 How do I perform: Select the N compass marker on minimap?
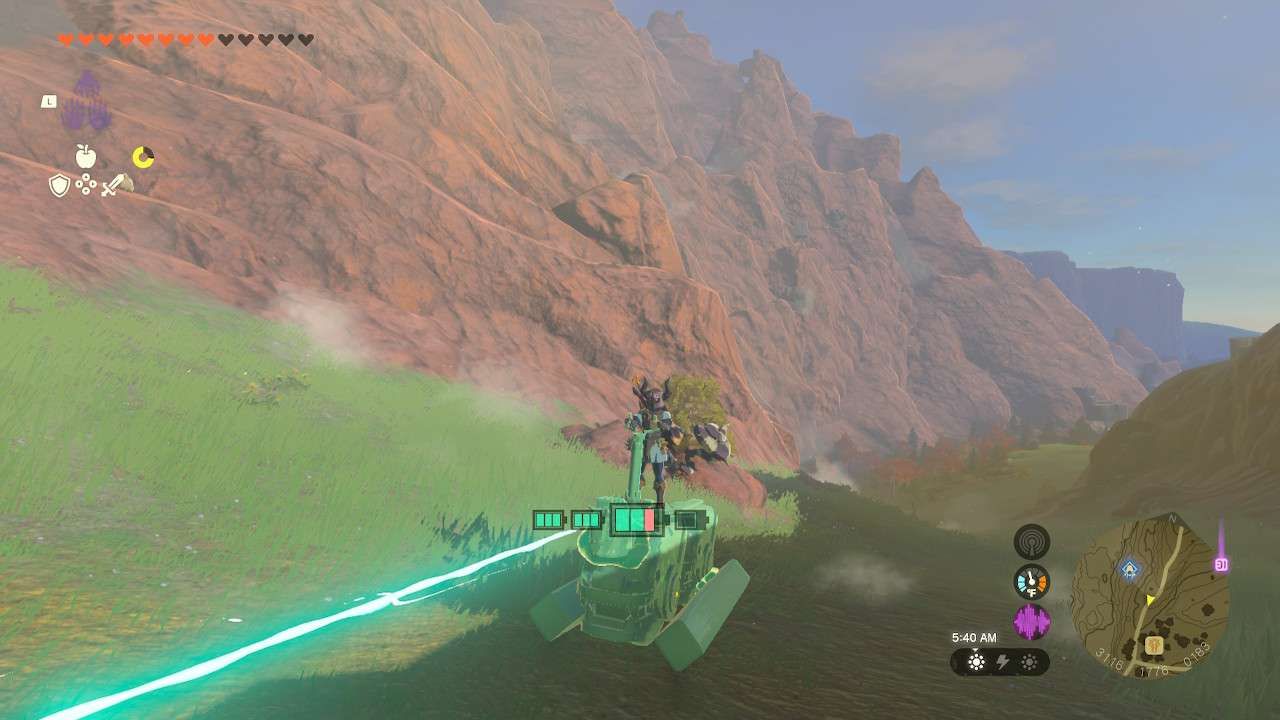coord(1172,518)
